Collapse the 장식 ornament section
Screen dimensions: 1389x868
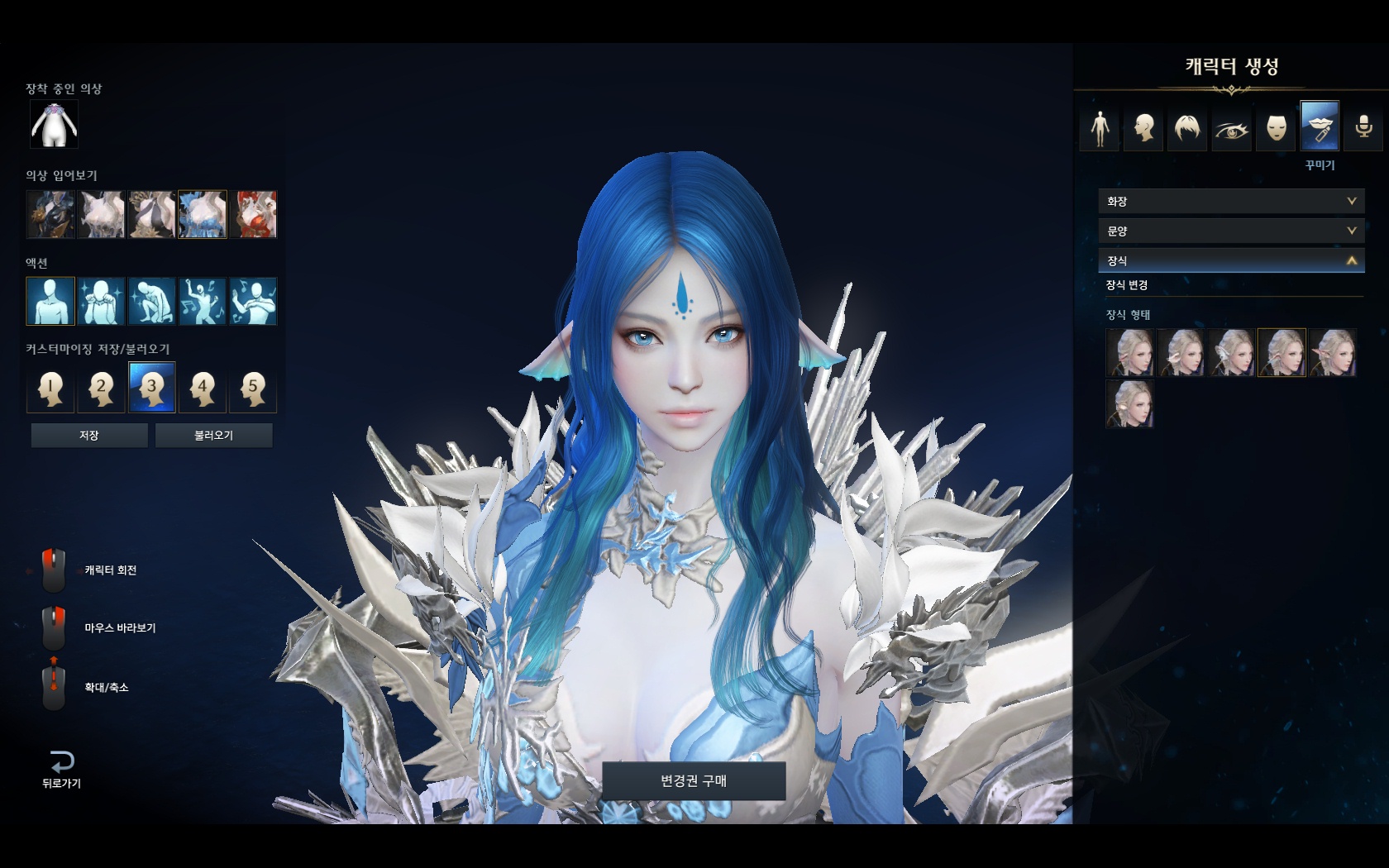[x=1230, y=260]
